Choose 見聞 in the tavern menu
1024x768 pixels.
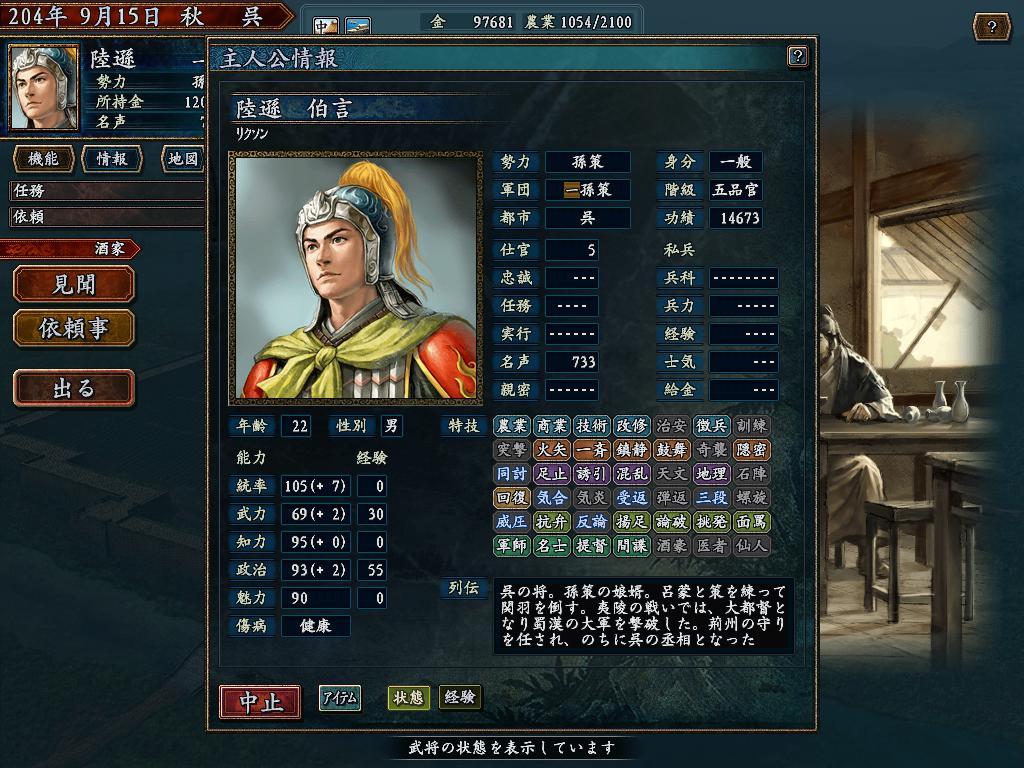click(73, 284)
